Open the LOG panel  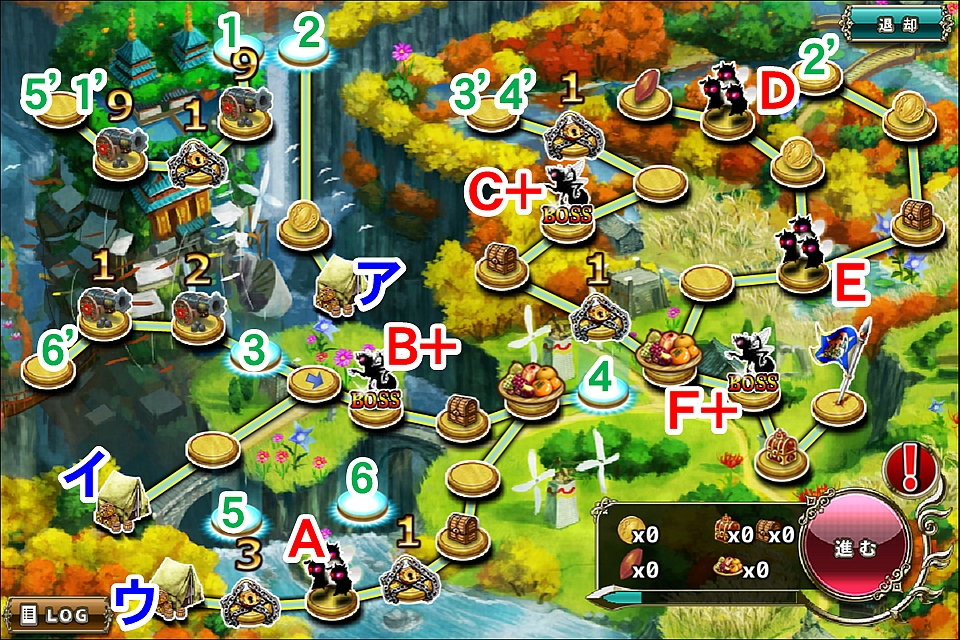click(x=55, y=612)
